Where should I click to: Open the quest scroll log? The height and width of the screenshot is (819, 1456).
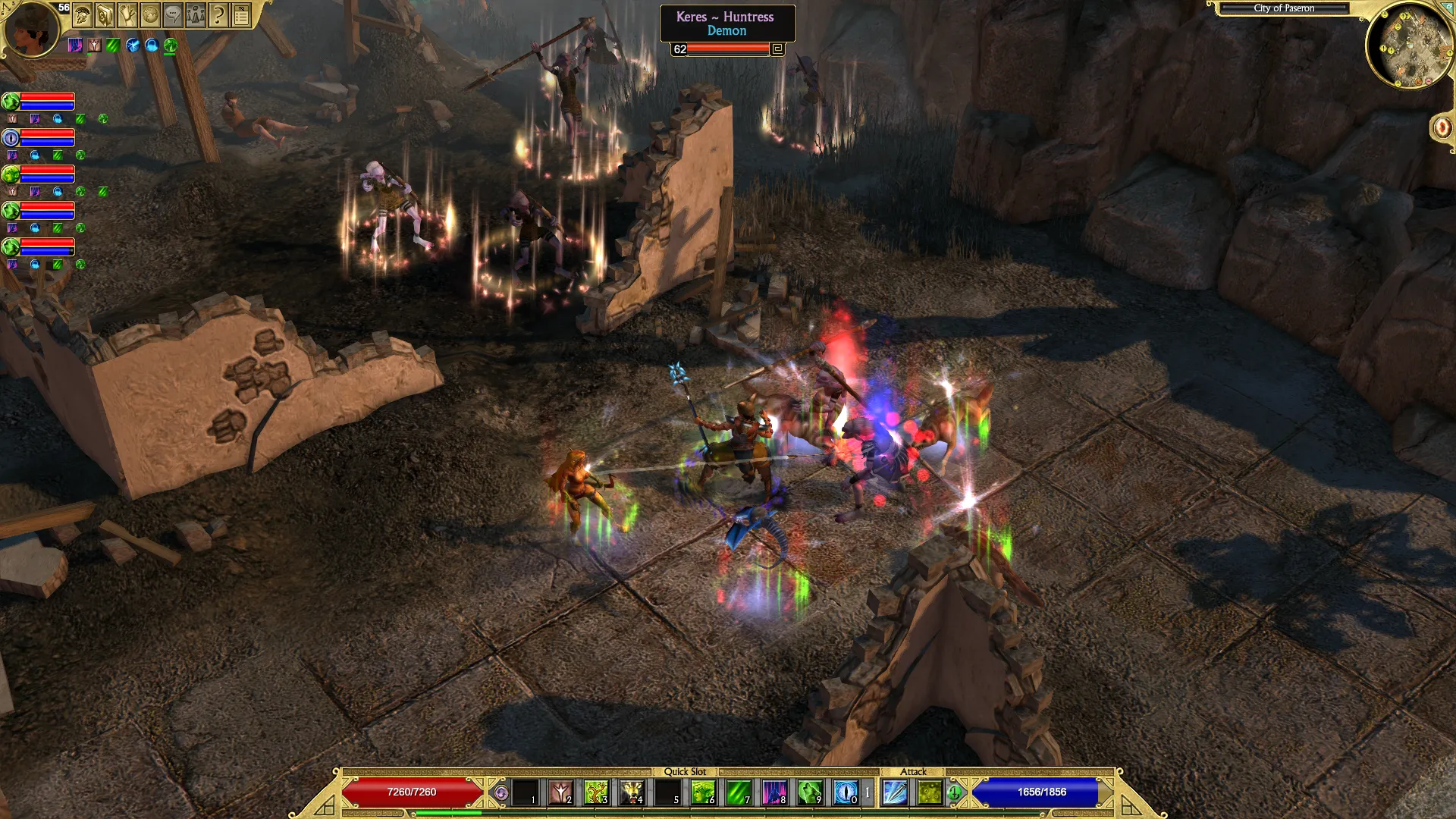pyautogui.click(x=127, y=14)
